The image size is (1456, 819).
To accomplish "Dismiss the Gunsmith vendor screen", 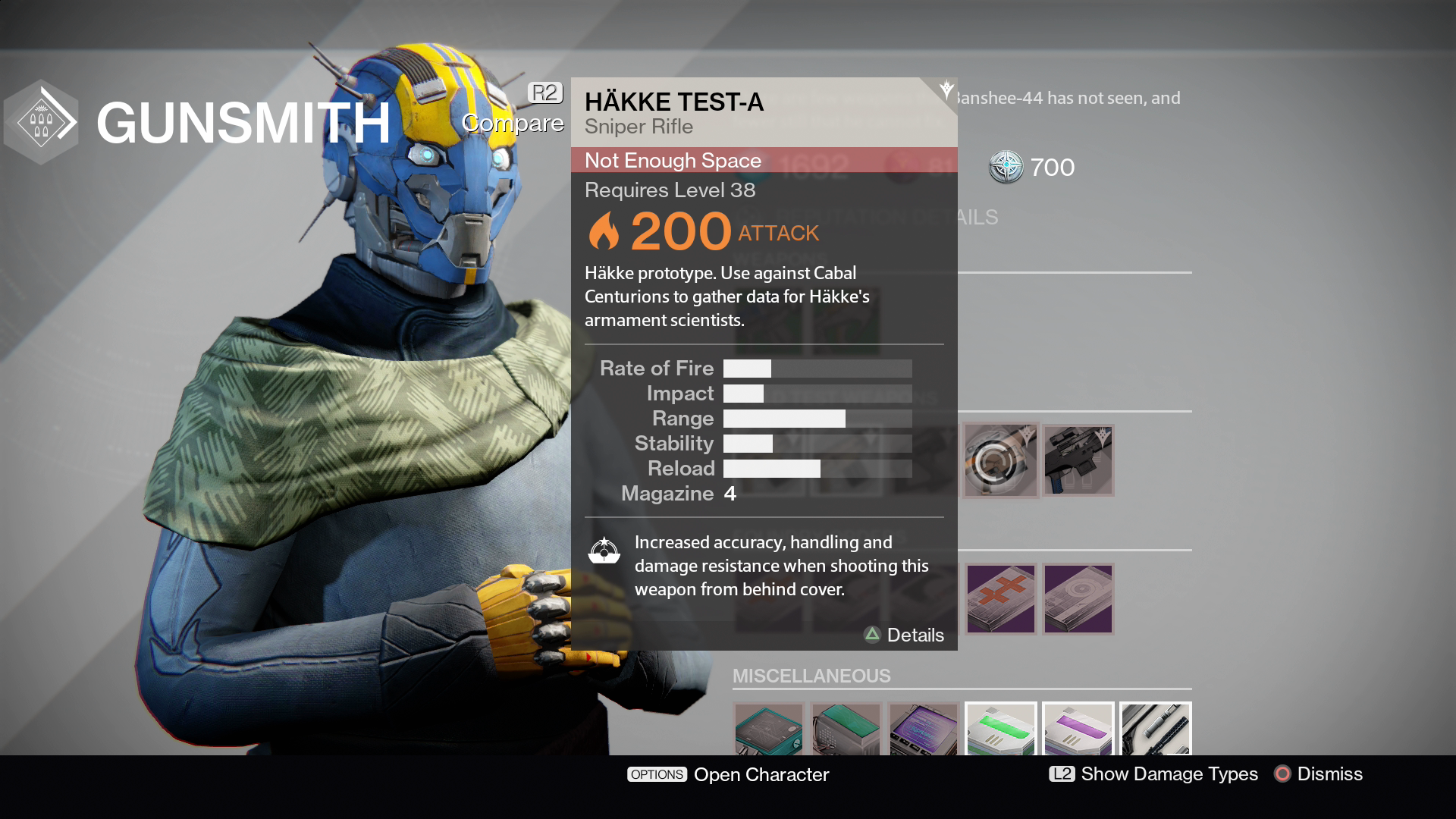I will (x=1319, y=774).
